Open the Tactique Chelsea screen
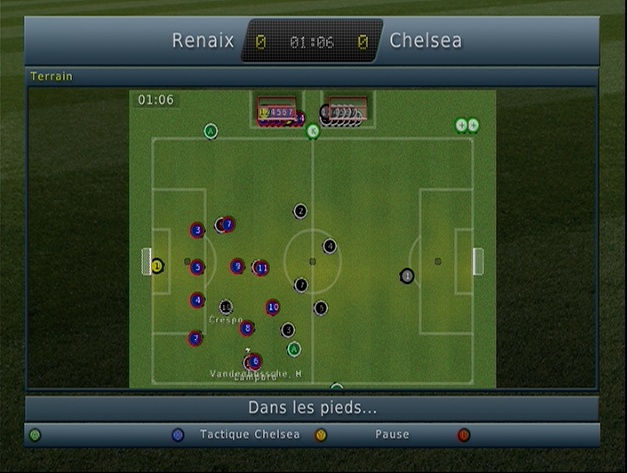This screenshot has height=473, width=627. 248,435
